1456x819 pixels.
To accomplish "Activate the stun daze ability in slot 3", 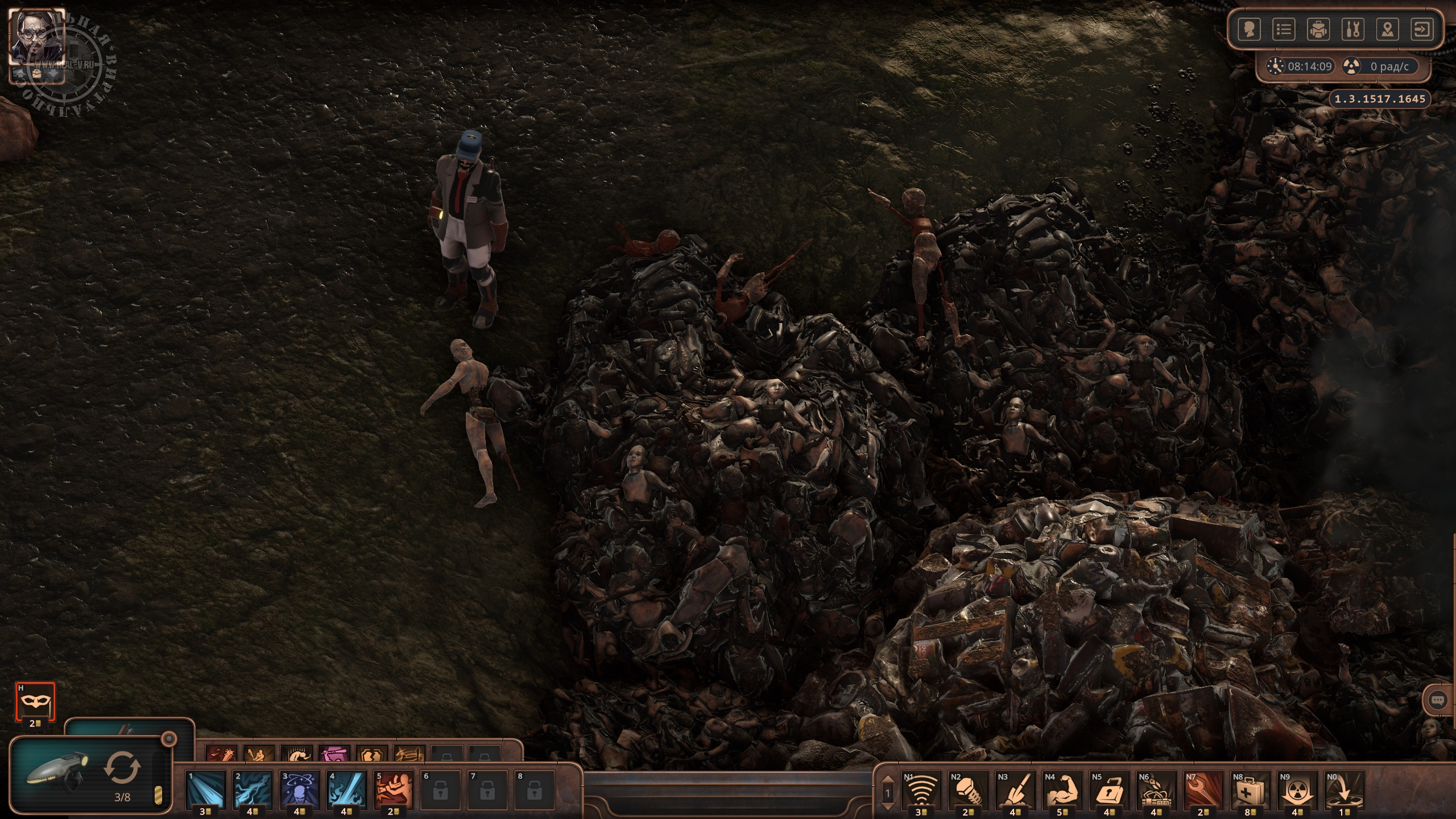I will pyautogui.click(x=299, y=789).
